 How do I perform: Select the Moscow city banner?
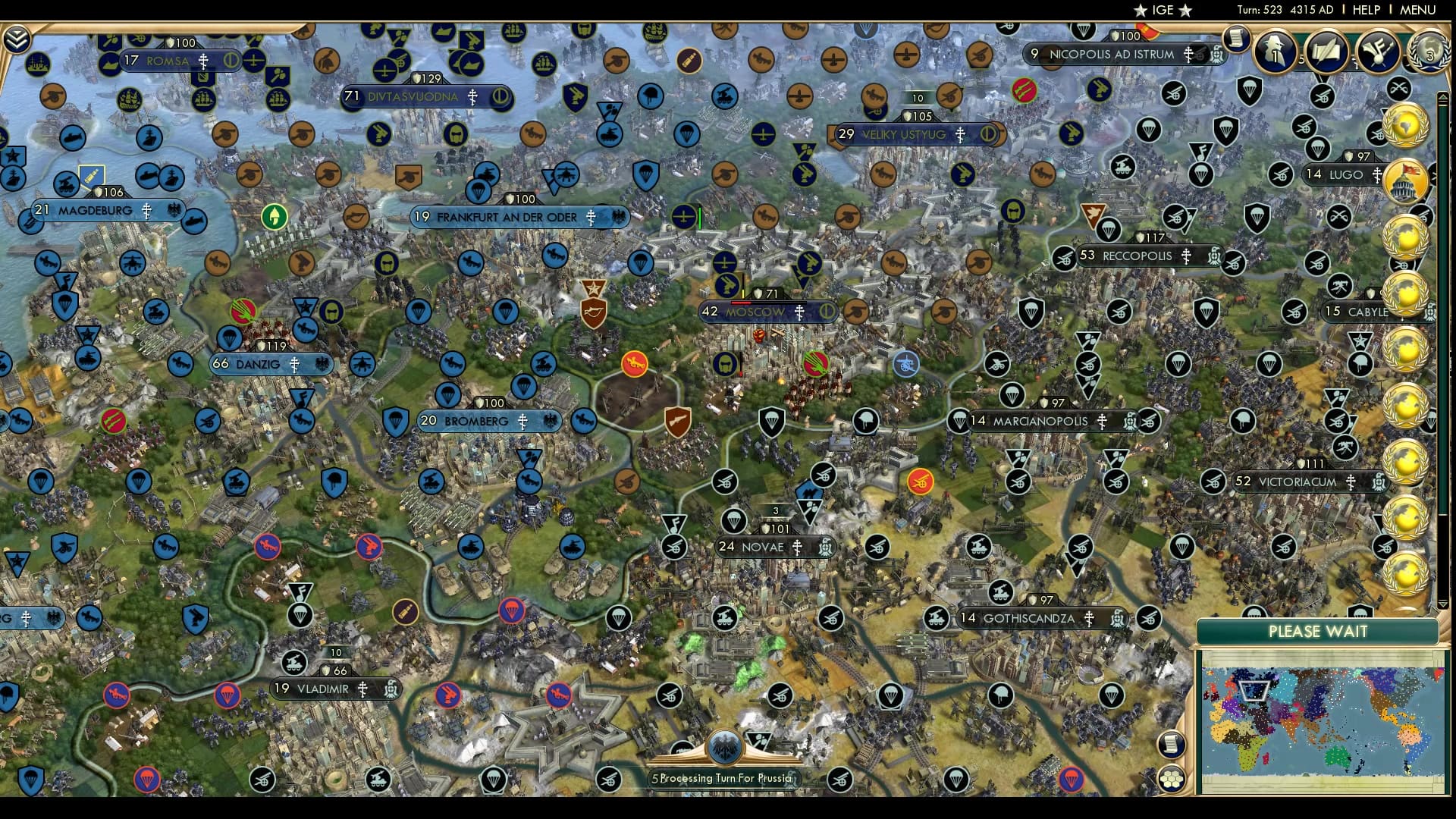[x=758, y=311]
